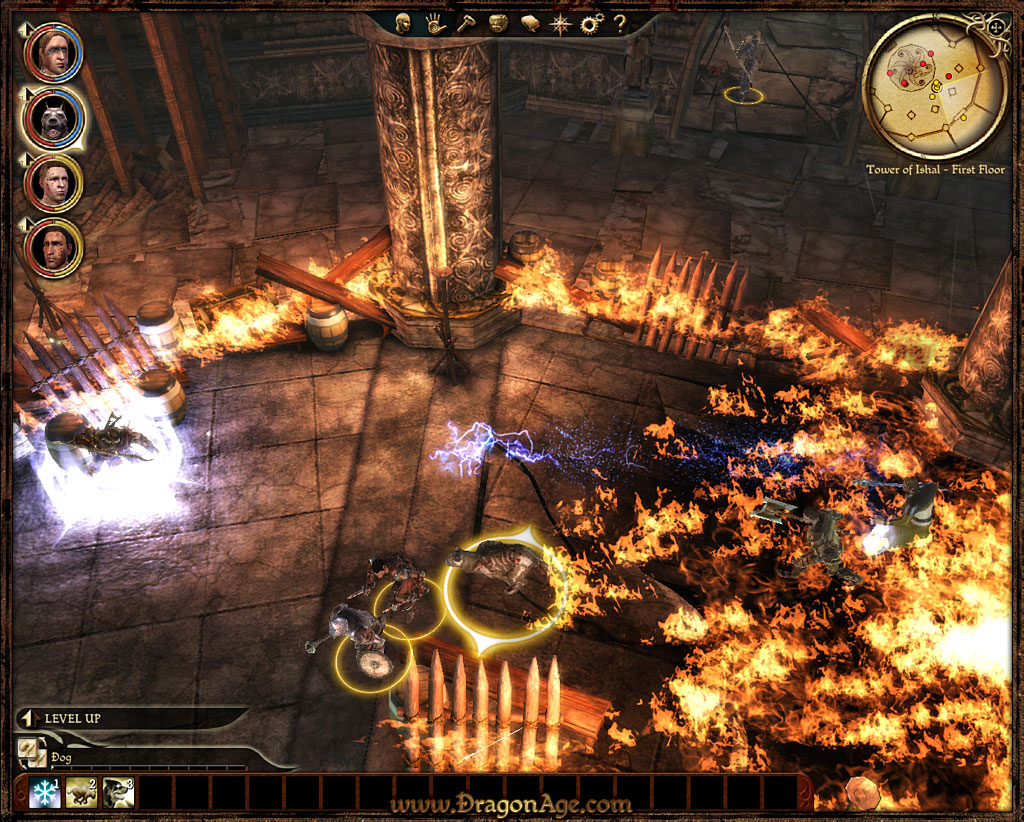Viewport: 1024px width, 822px height.
Task: Click the question mark help icon
Action: tap(620, 23)
